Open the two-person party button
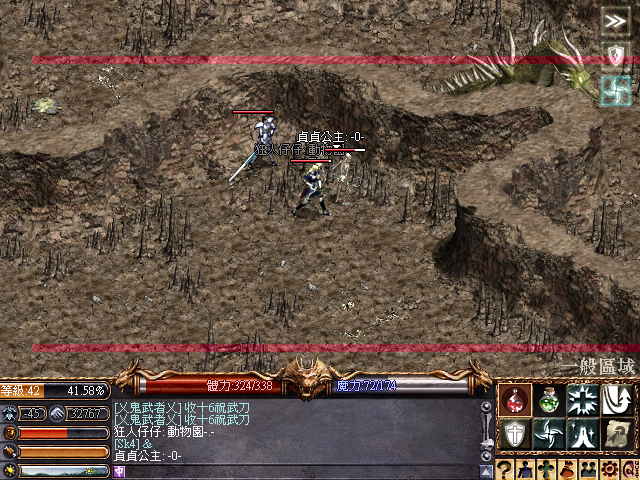 pos(586,470)
